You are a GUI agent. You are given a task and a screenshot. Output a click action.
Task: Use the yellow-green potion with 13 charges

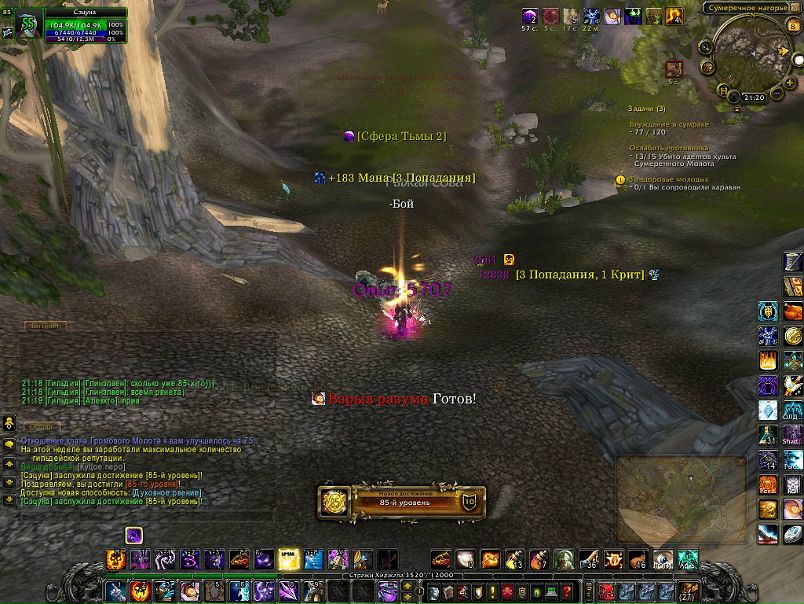(515, 559)
